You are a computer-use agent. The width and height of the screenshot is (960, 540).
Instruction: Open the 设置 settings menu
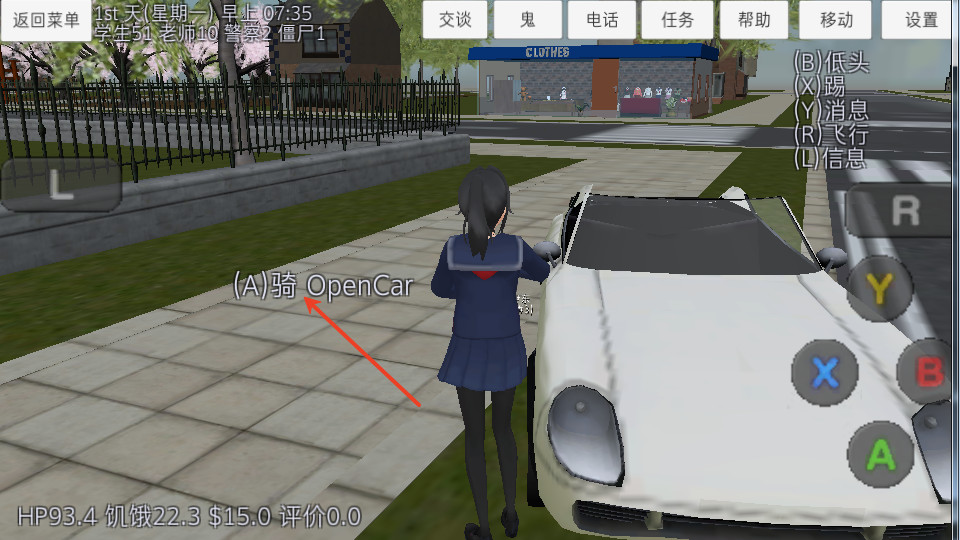point(921,20)
